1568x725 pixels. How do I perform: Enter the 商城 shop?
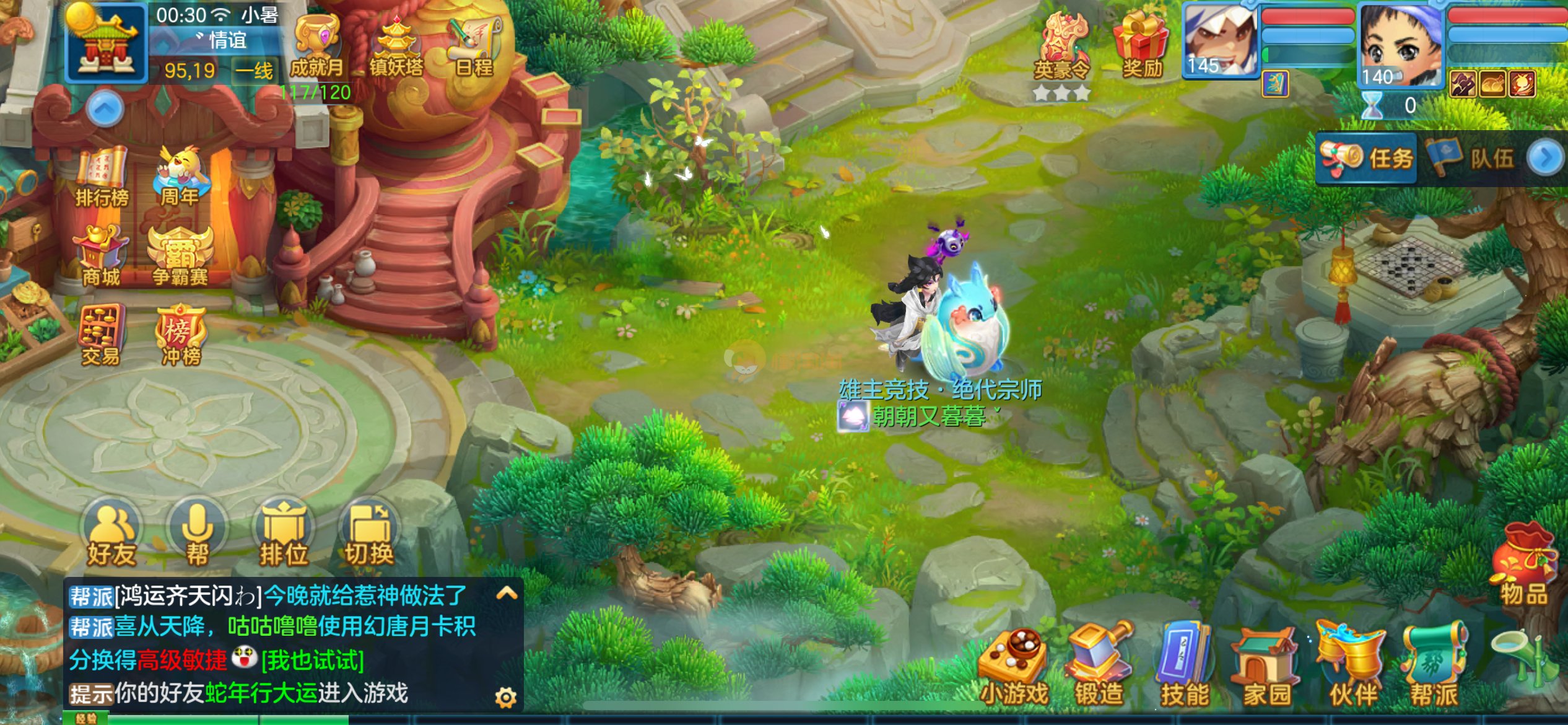(x=101, y=255)
